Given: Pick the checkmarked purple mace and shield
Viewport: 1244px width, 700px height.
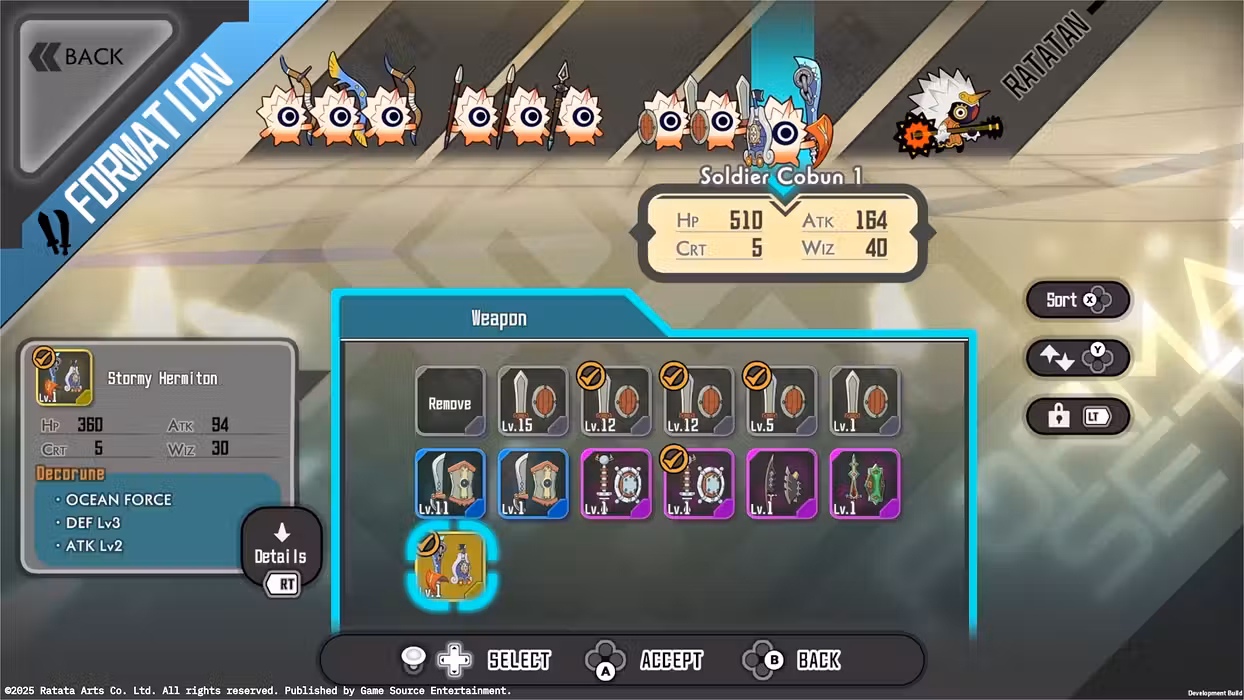Looking at the screenshot, I should point(699,484).
